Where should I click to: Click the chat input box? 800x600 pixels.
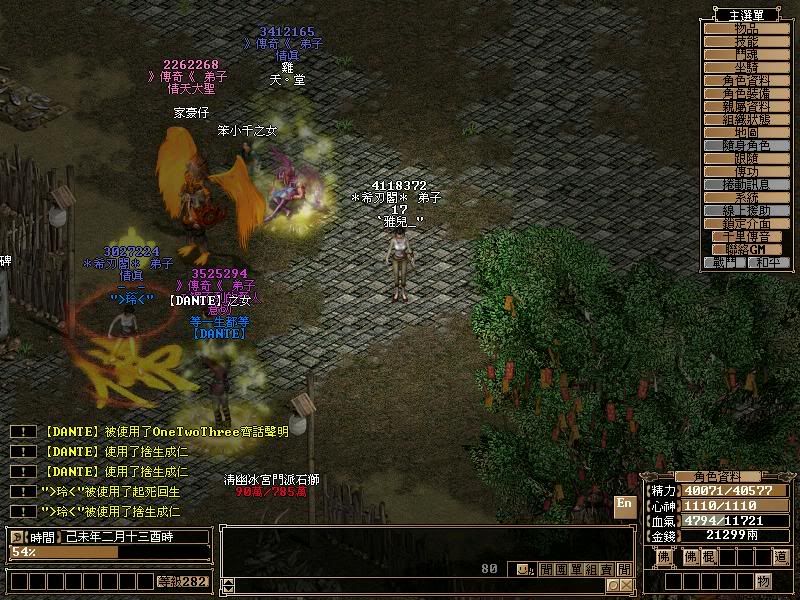pos(420,584)
